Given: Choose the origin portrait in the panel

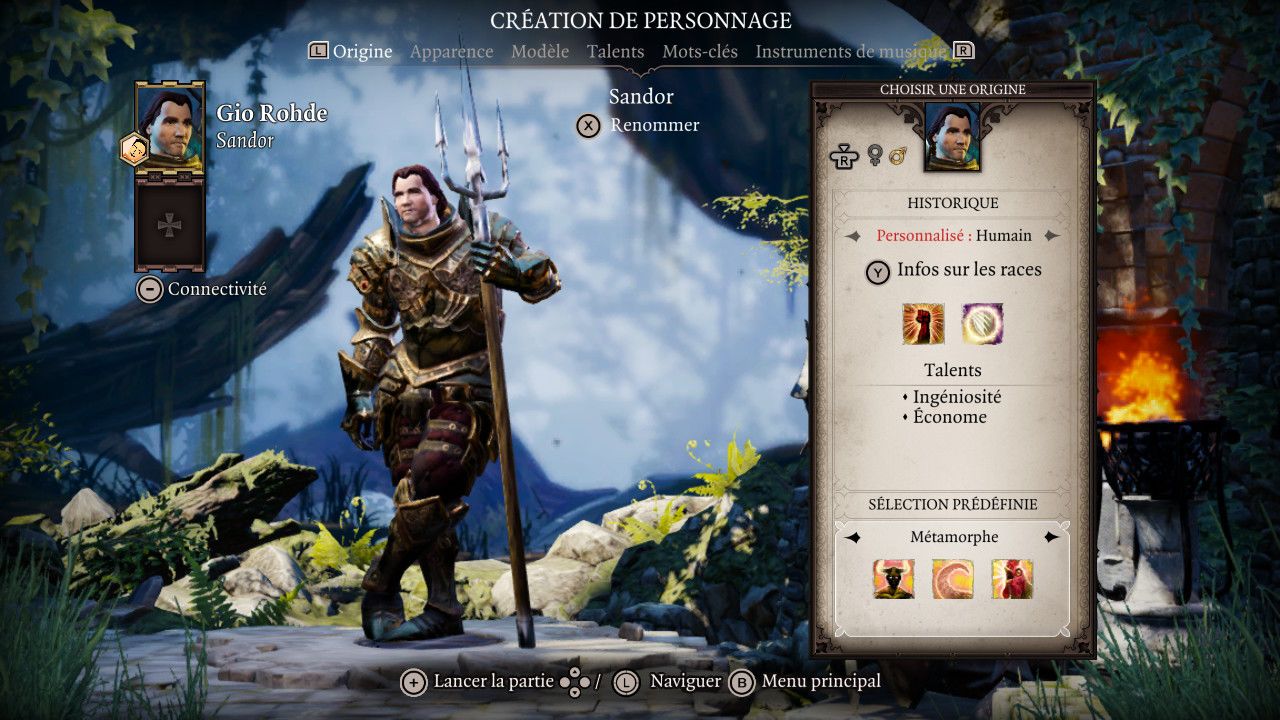Looking at the screenshot, I should pyautogui.click(x=952, y=137).
